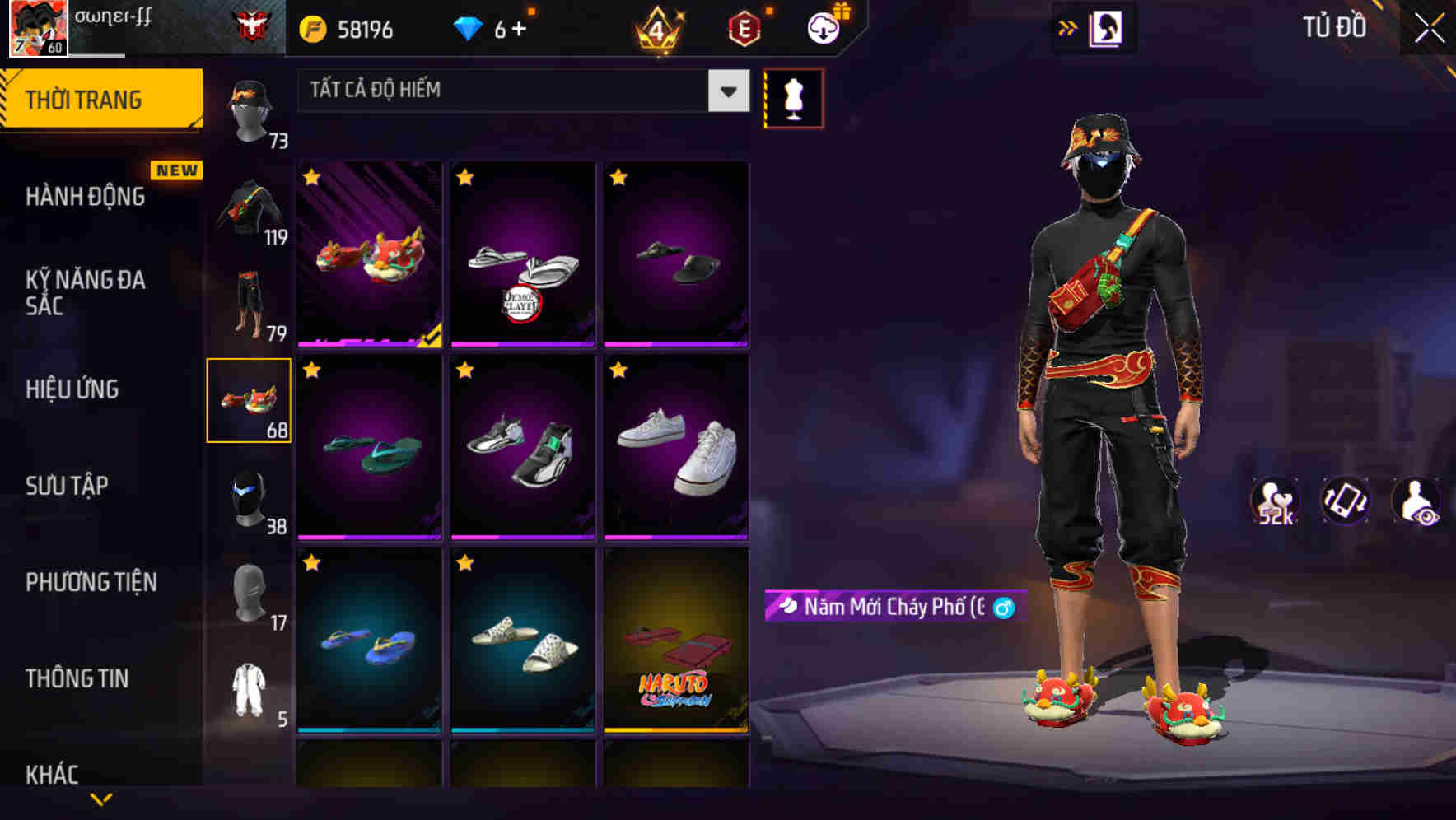Image resolution: width=1456 pixels, height=820 pixels.
Task: Click the double-chevron expander near top right
Action: point(1068,26)
